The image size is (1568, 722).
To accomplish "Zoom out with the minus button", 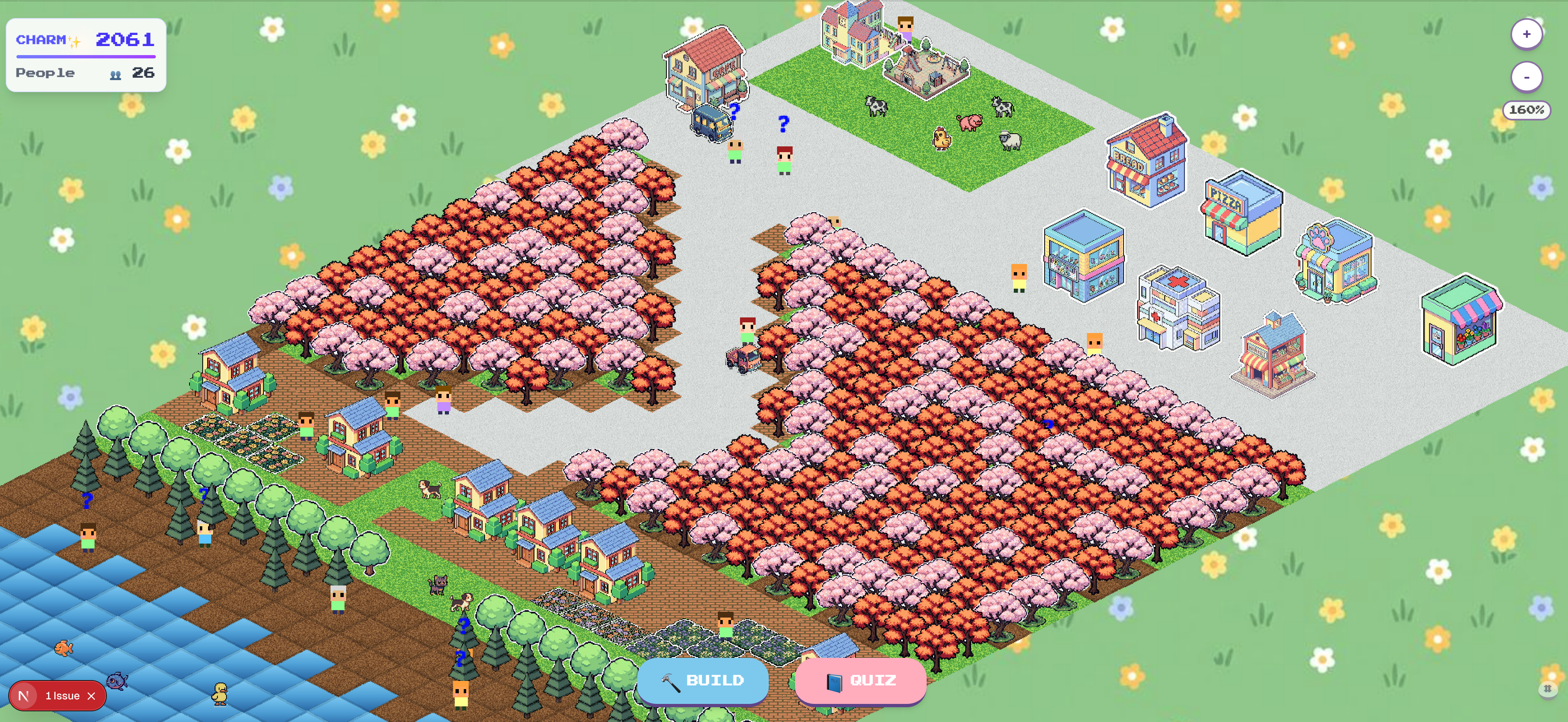I will tap(1526, 77).
